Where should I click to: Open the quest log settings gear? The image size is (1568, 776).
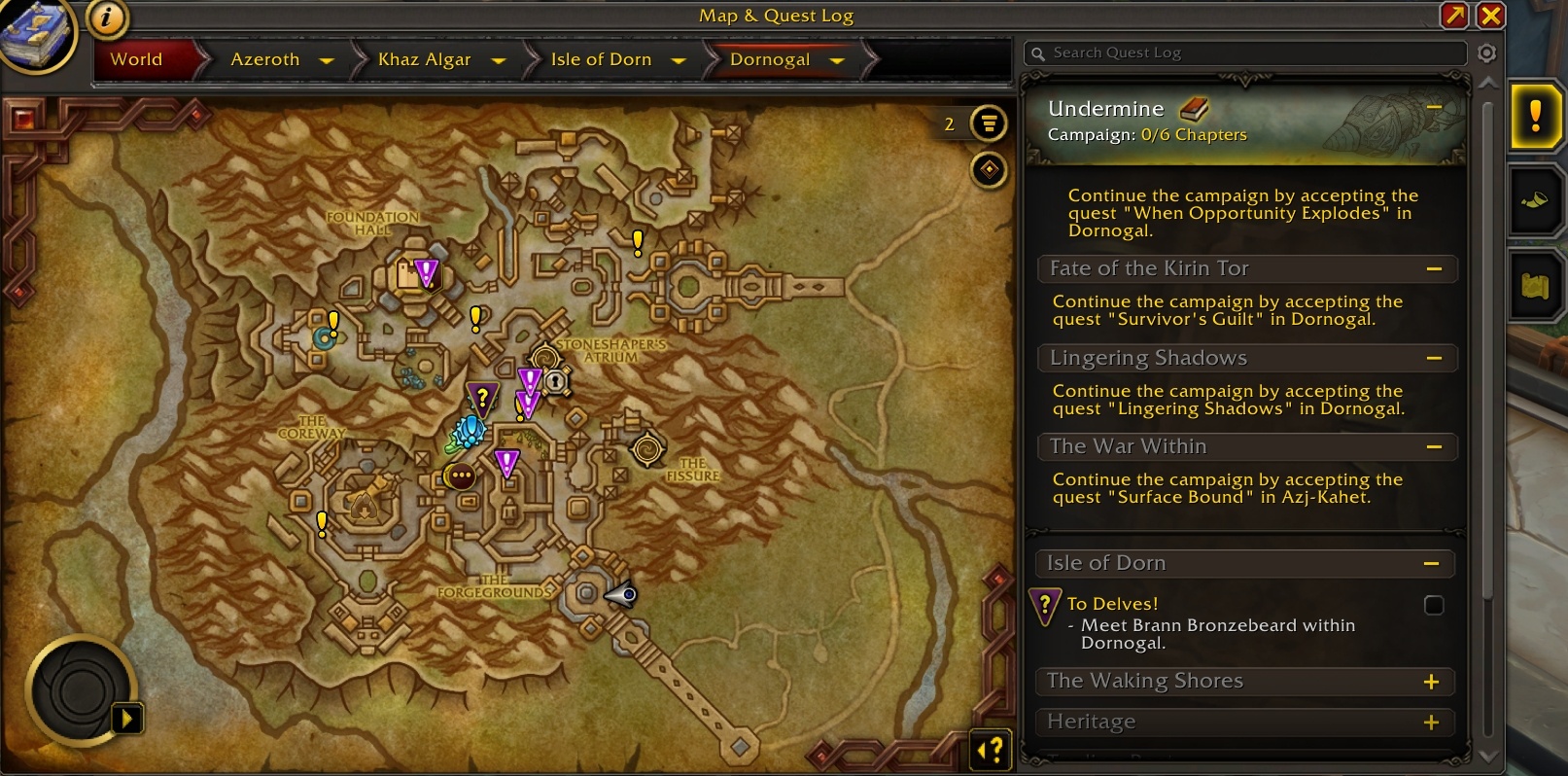(x=1486, y=53)
